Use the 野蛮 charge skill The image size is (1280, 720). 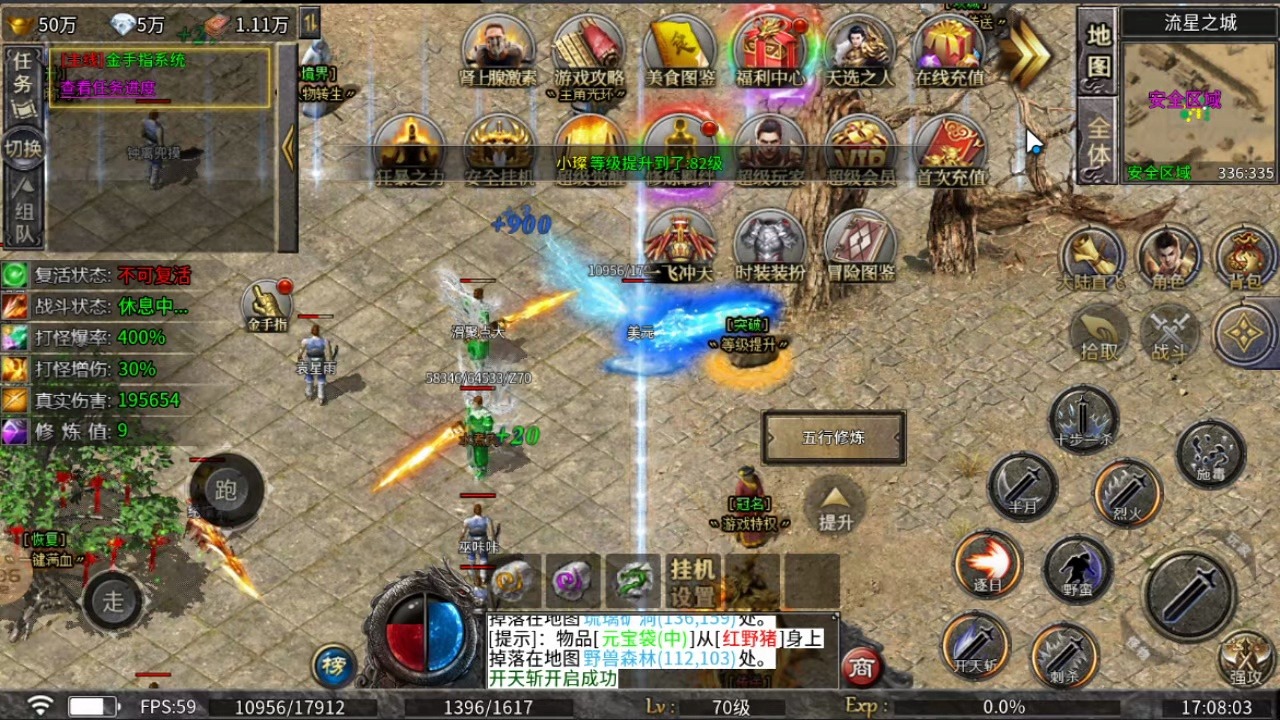(x=1077, y=569)
